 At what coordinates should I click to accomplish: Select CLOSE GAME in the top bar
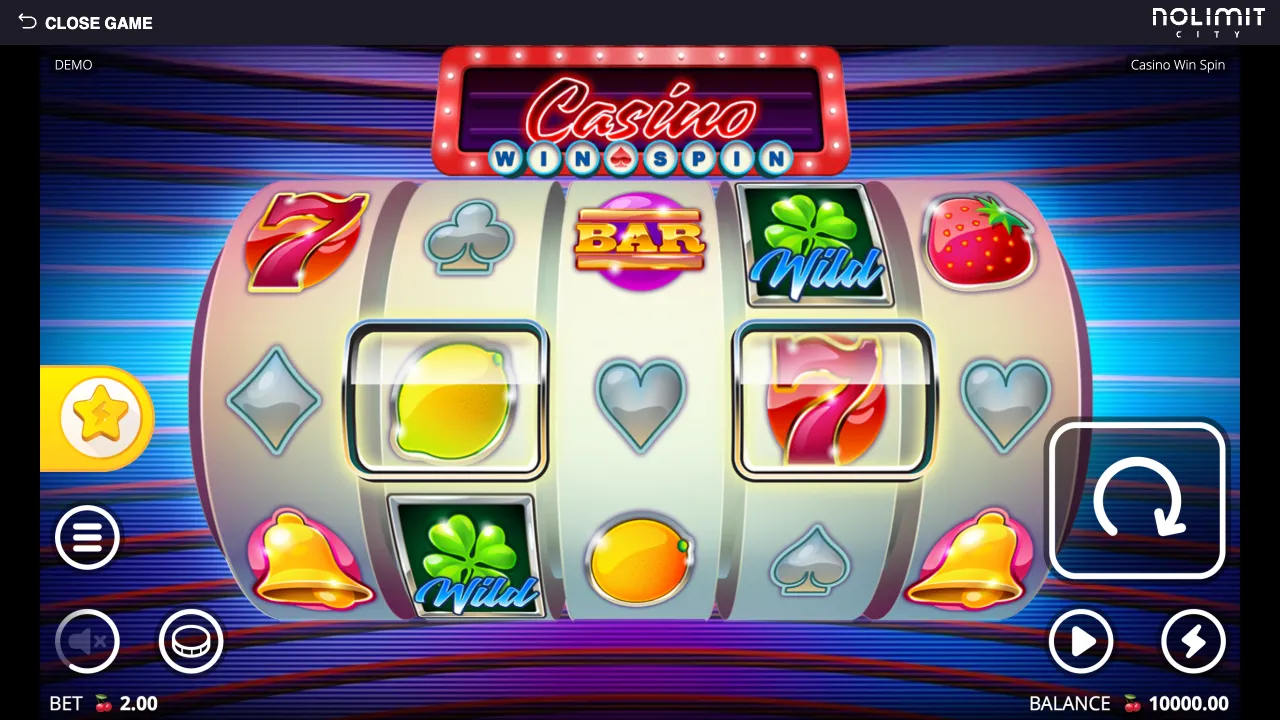(99, 22)
